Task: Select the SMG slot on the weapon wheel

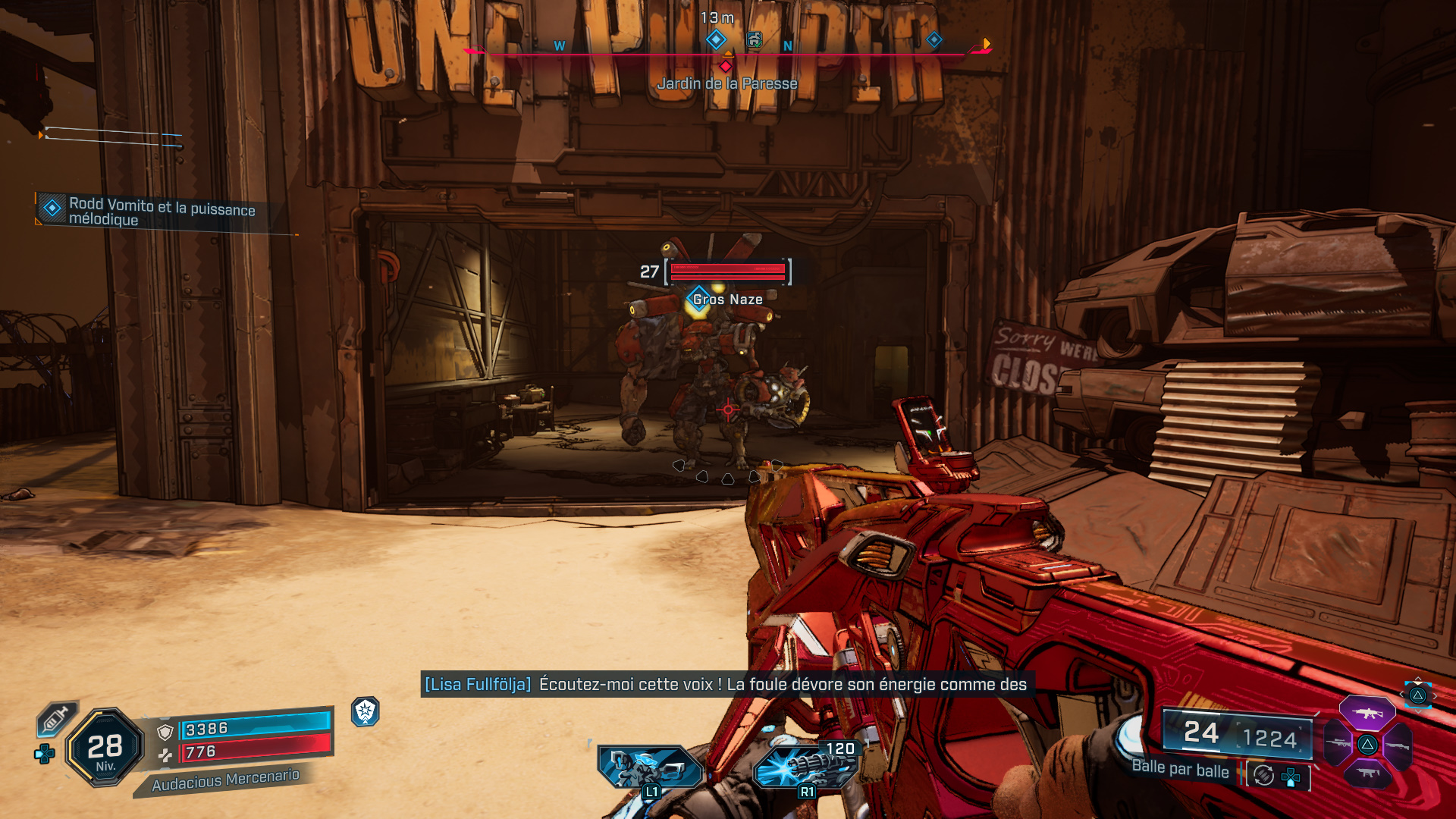Action: 1367,773
